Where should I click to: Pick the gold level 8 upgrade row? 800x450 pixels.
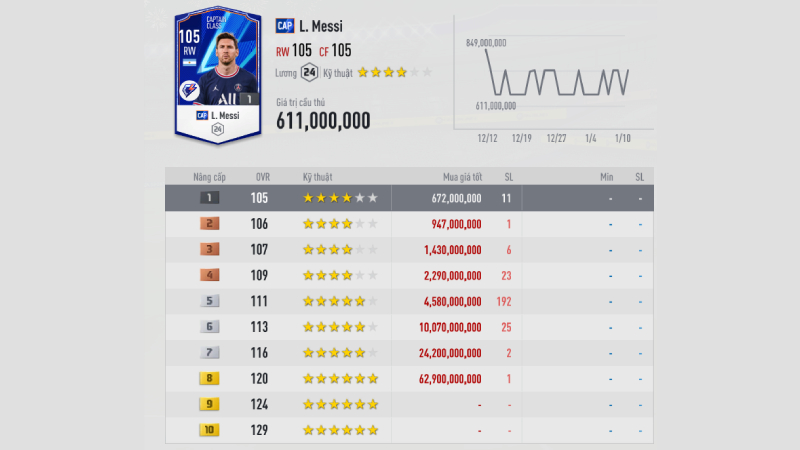click(x=410, y=378)
